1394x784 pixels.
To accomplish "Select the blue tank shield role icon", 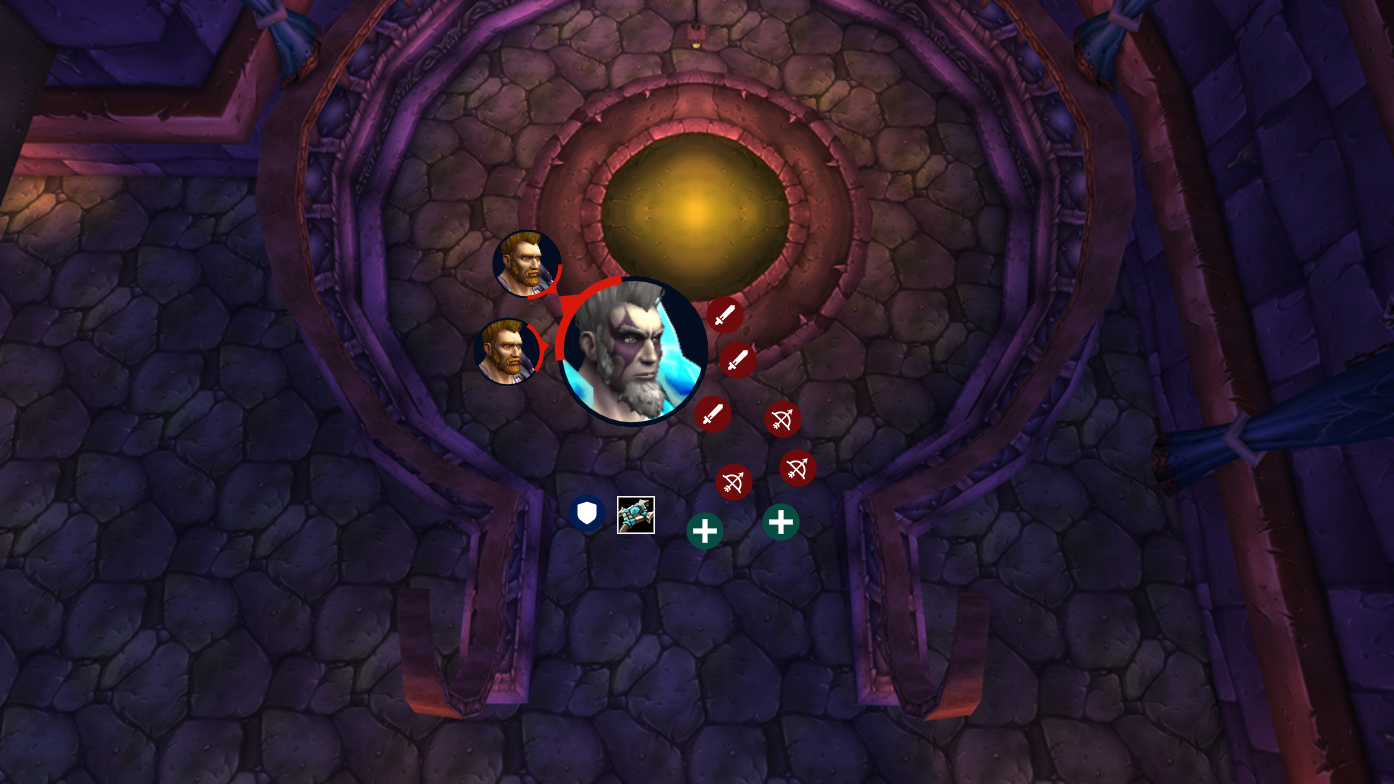I will pyautogui.click(x=588, y=513).
